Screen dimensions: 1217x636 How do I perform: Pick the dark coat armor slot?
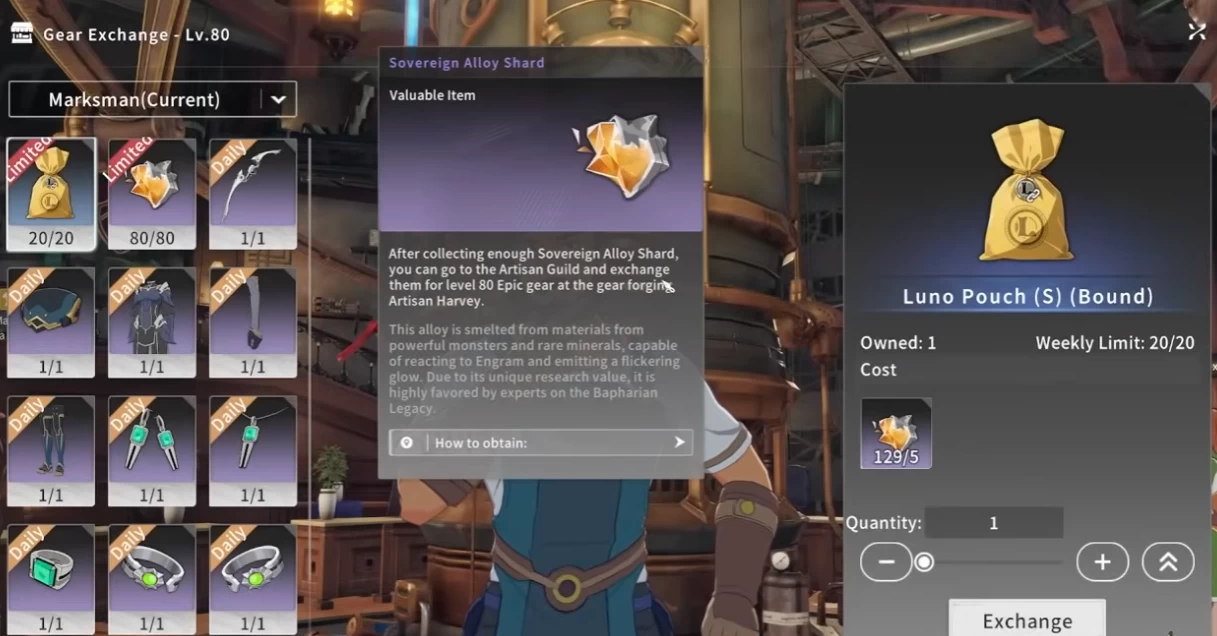152,322
